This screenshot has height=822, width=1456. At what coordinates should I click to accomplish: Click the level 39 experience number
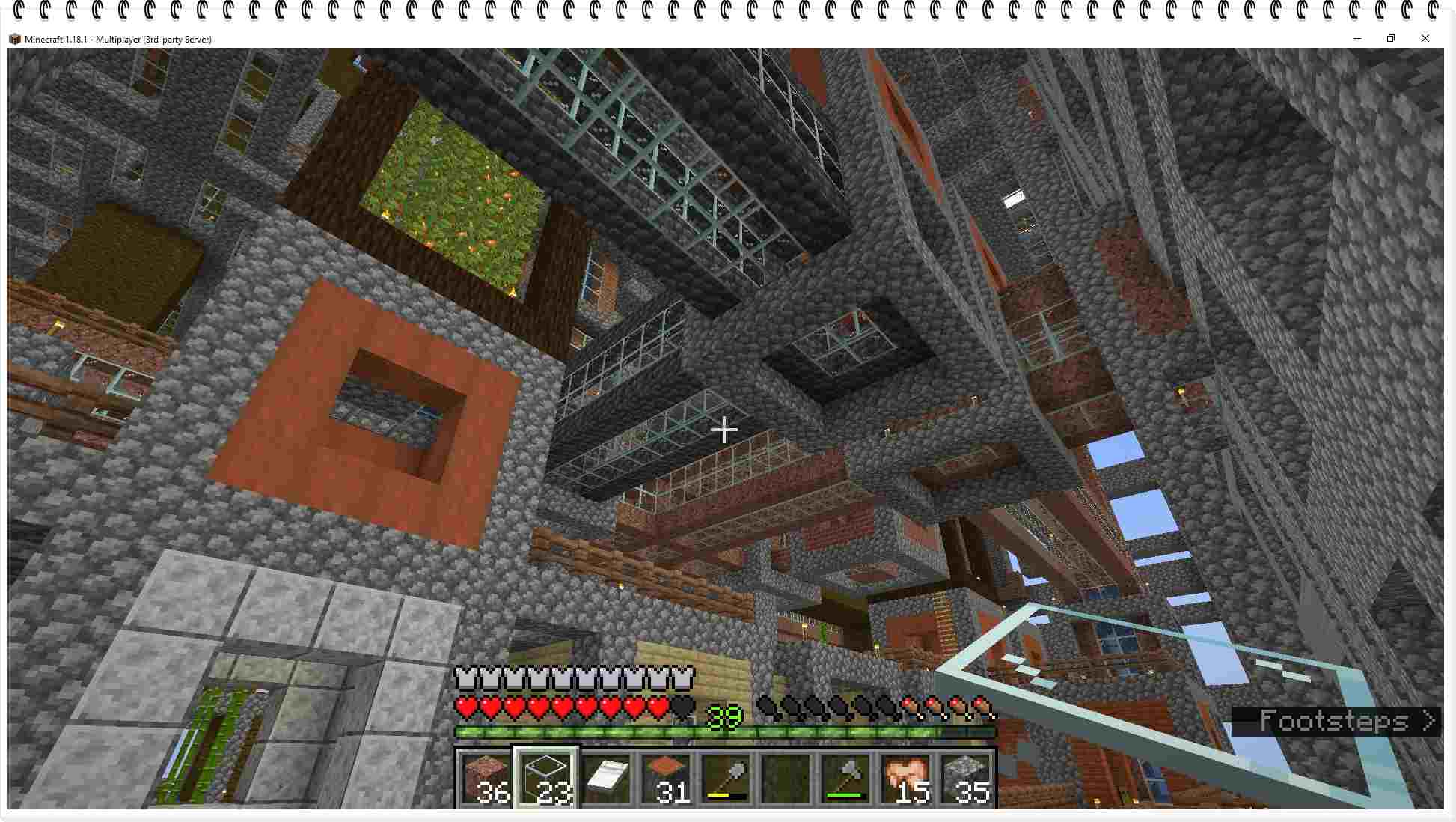click(723, 715)
